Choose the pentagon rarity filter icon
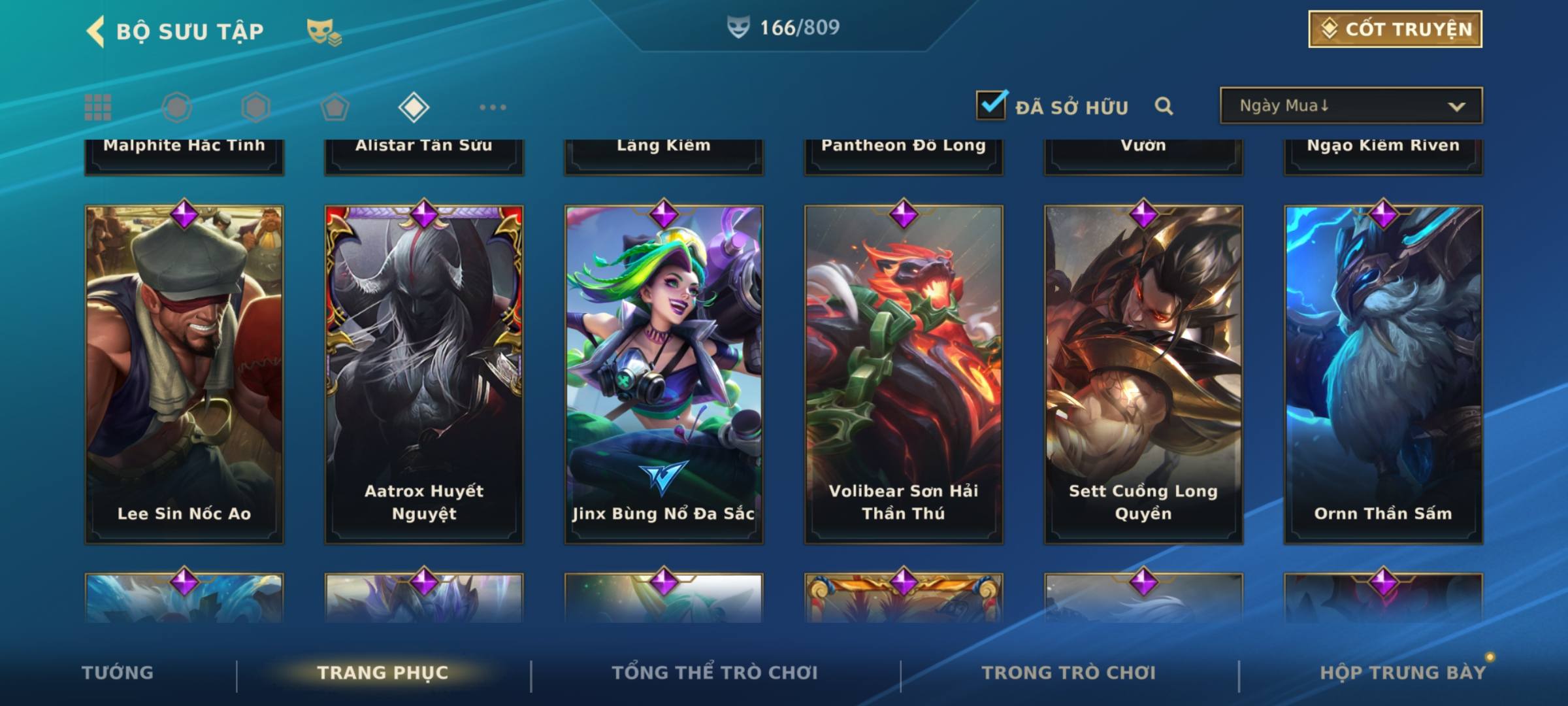The image size is (1568, 706). pyautogui.click(x=335, y=107)
